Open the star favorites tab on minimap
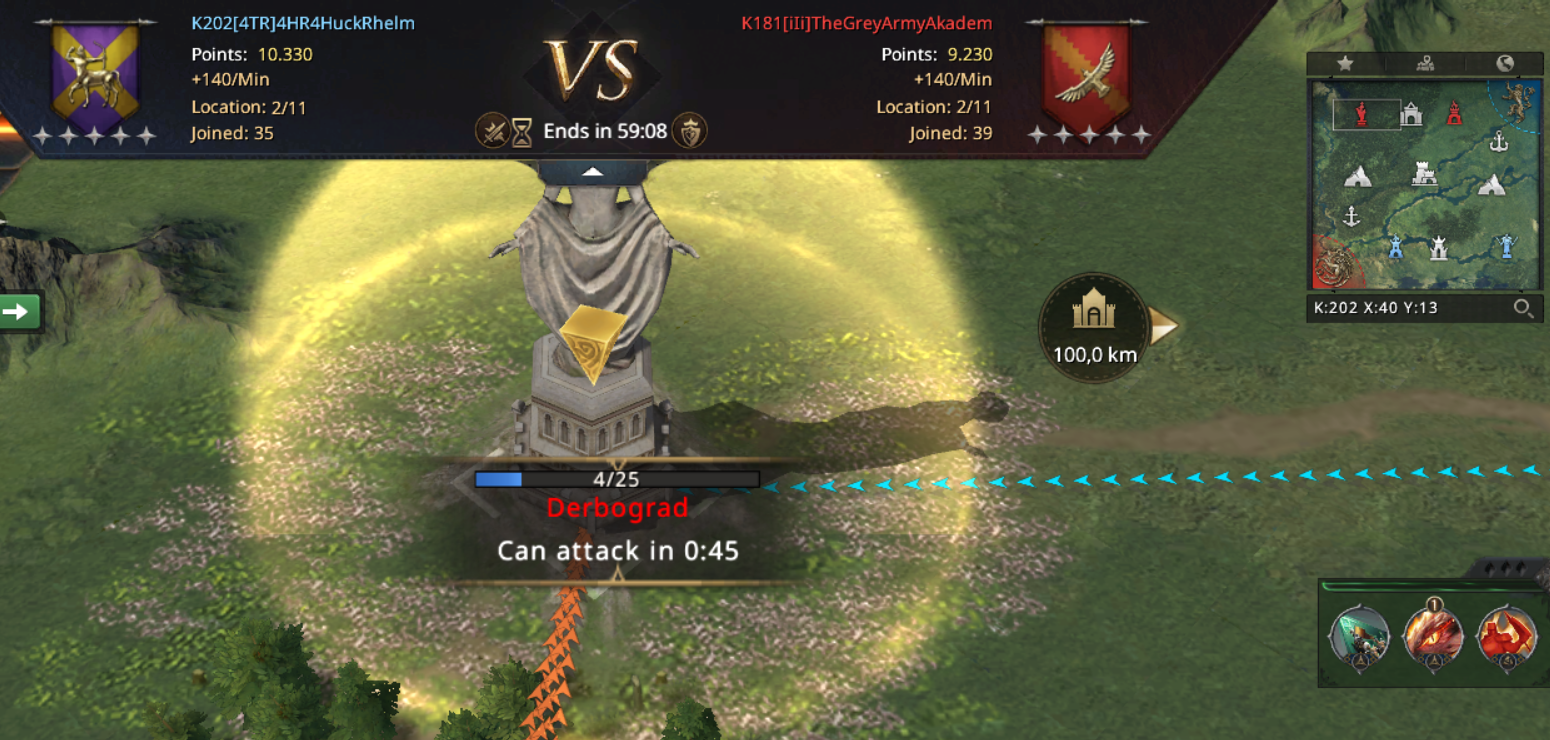 pos(1345,64)
